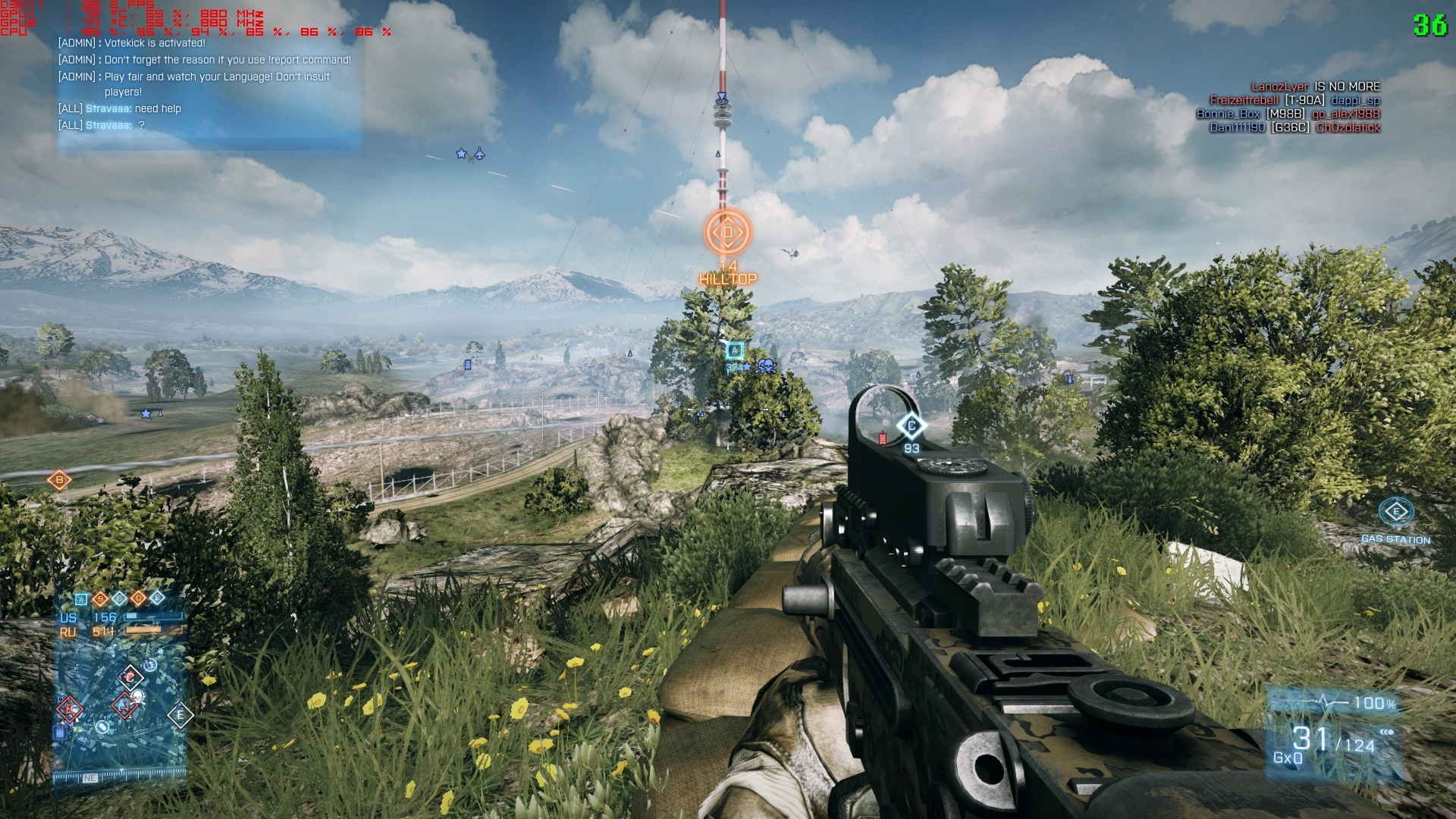
Task: Click the orange B objective marker
Action: [x=59, y=479]
